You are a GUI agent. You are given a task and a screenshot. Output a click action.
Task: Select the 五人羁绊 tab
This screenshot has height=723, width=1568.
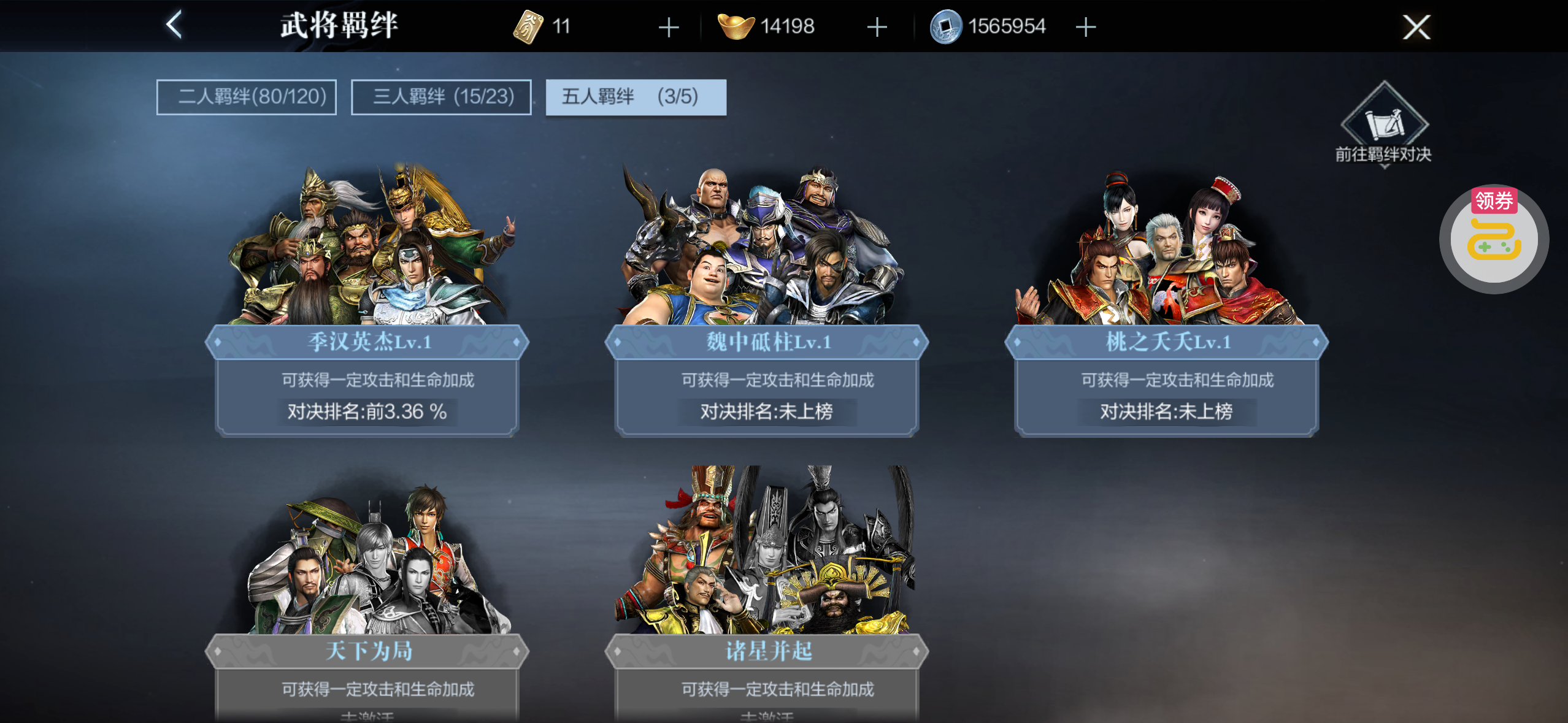point(636,97)
